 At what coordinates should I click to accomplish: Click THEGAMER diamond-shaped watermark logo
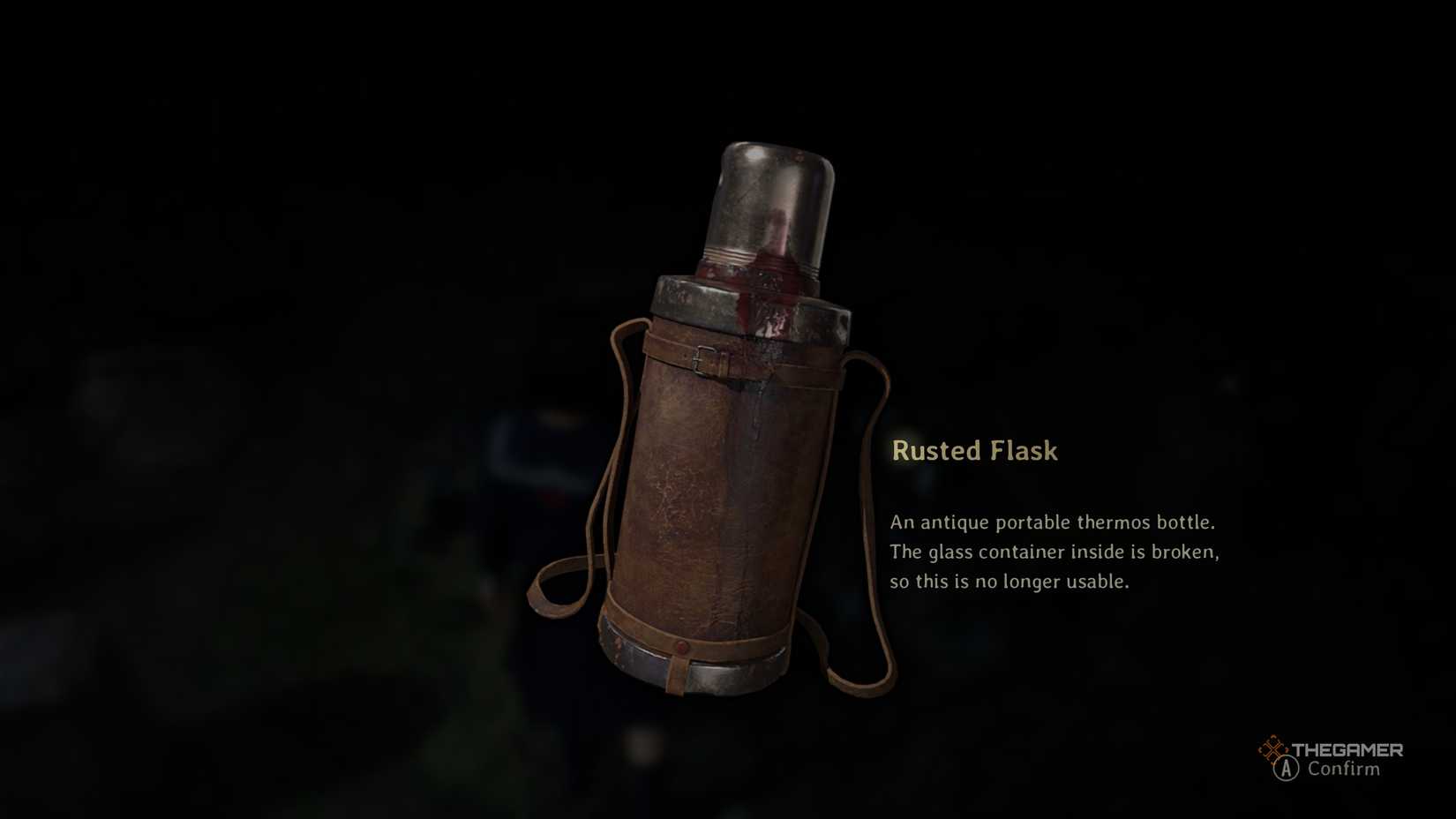point(1273,750)
